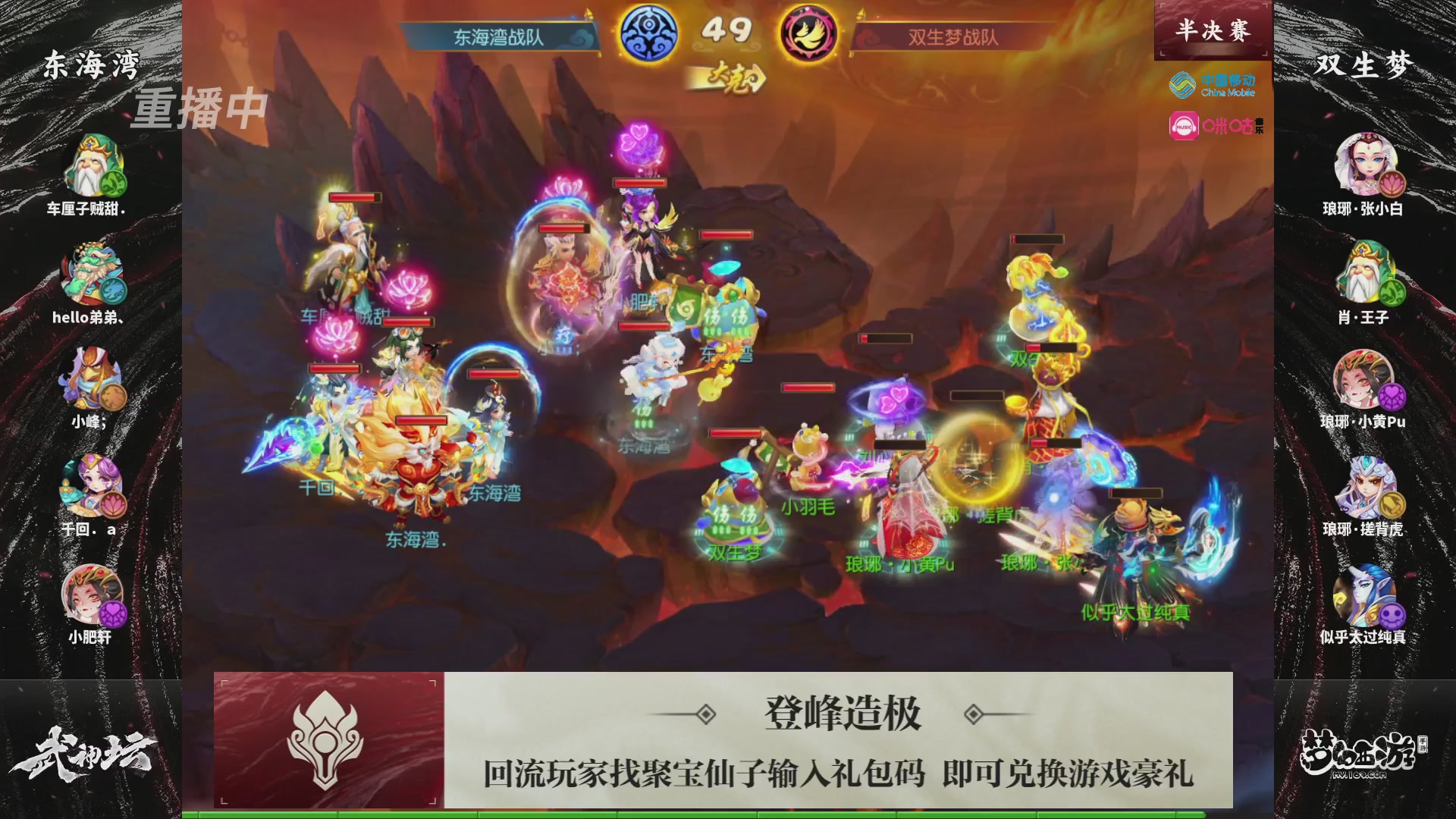1456x819 pixels.
Task: Expand the 半决赛 stage panel
Action: click(x=1212, y=29)
